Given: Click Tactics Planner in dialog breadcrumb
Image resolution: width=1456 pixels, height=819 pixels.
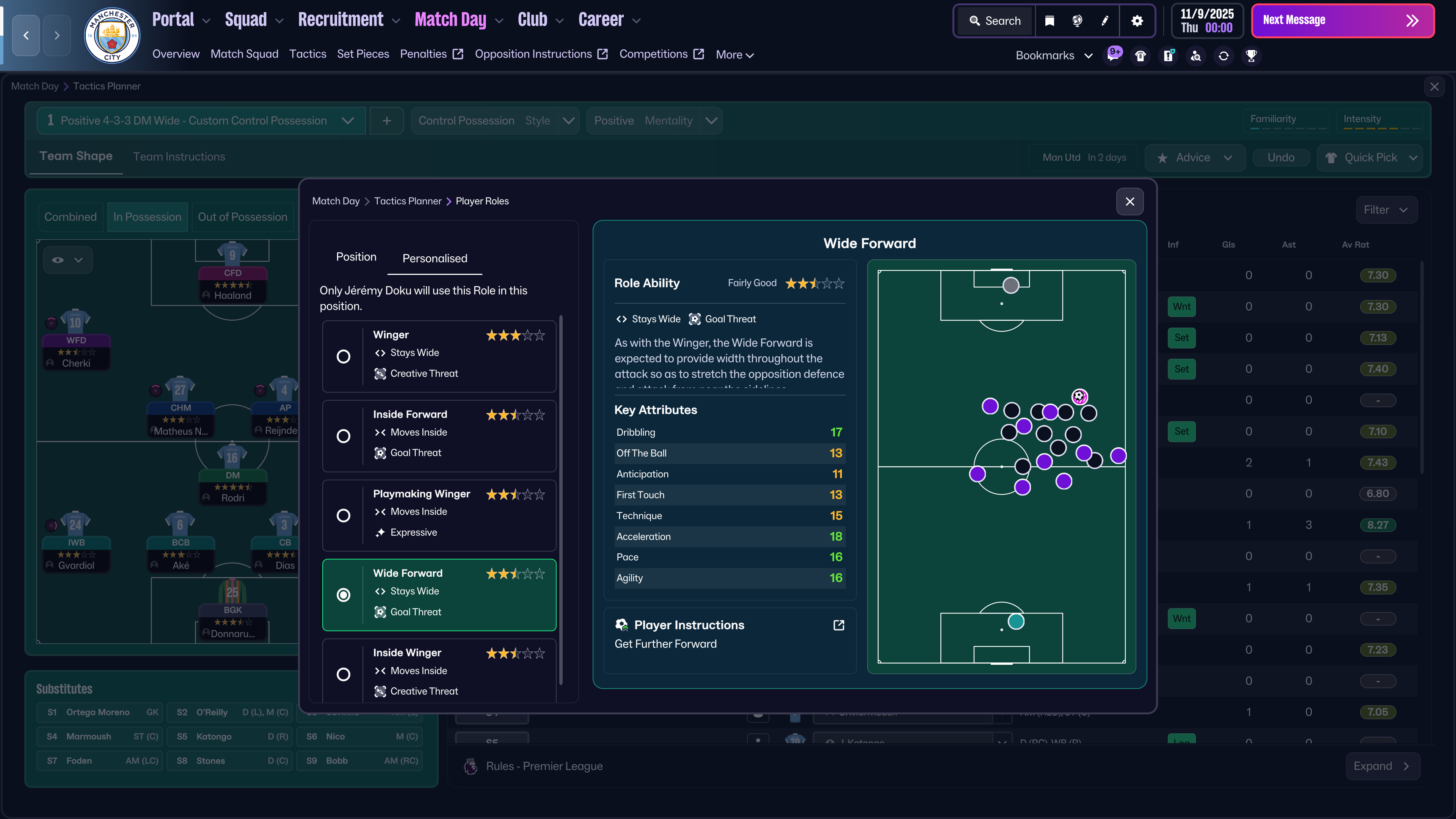Looking at the screenshot, I should point(408,201).
